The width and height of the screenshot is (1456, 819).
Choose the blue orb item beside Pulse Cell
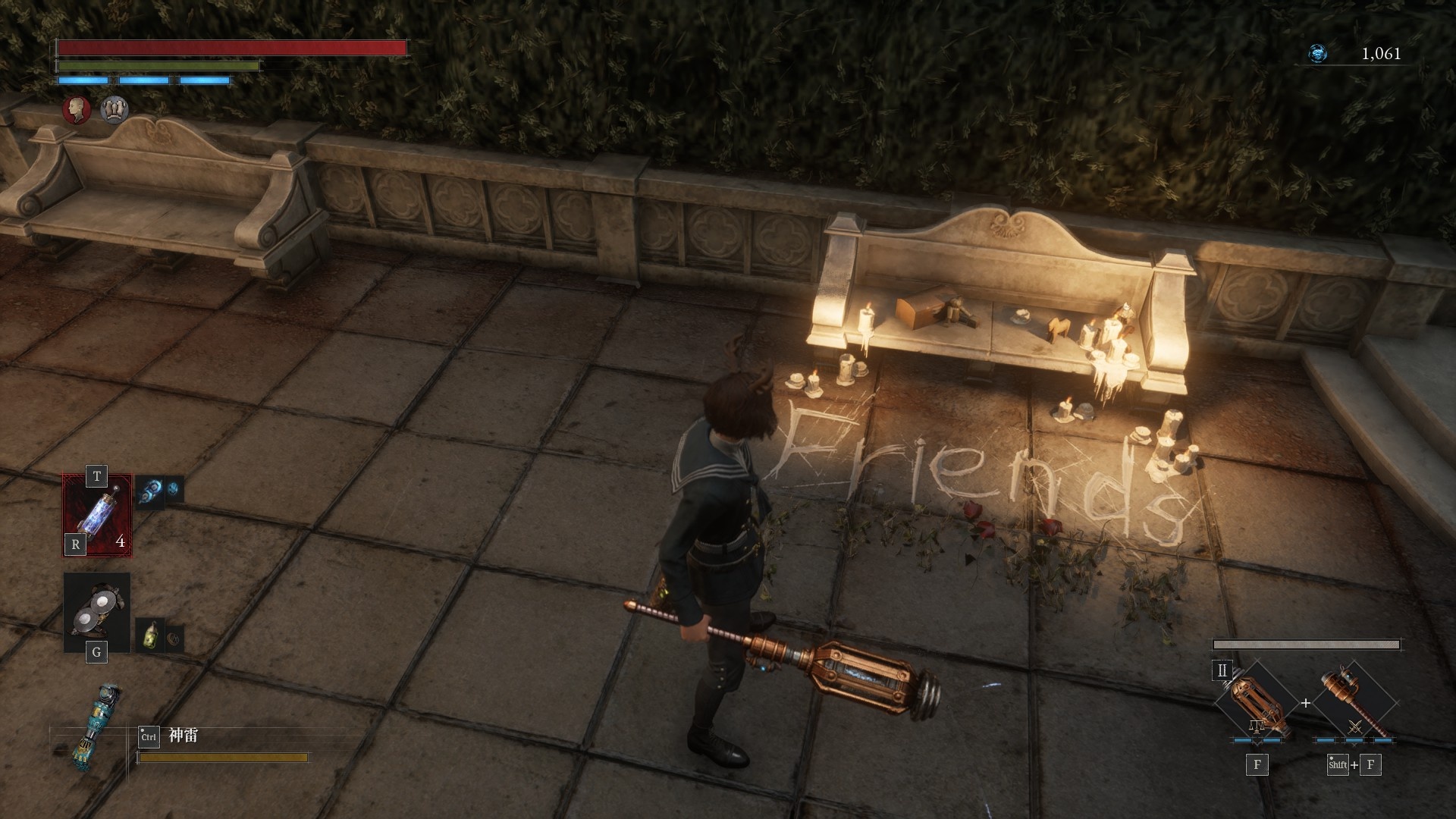point(151,491)
